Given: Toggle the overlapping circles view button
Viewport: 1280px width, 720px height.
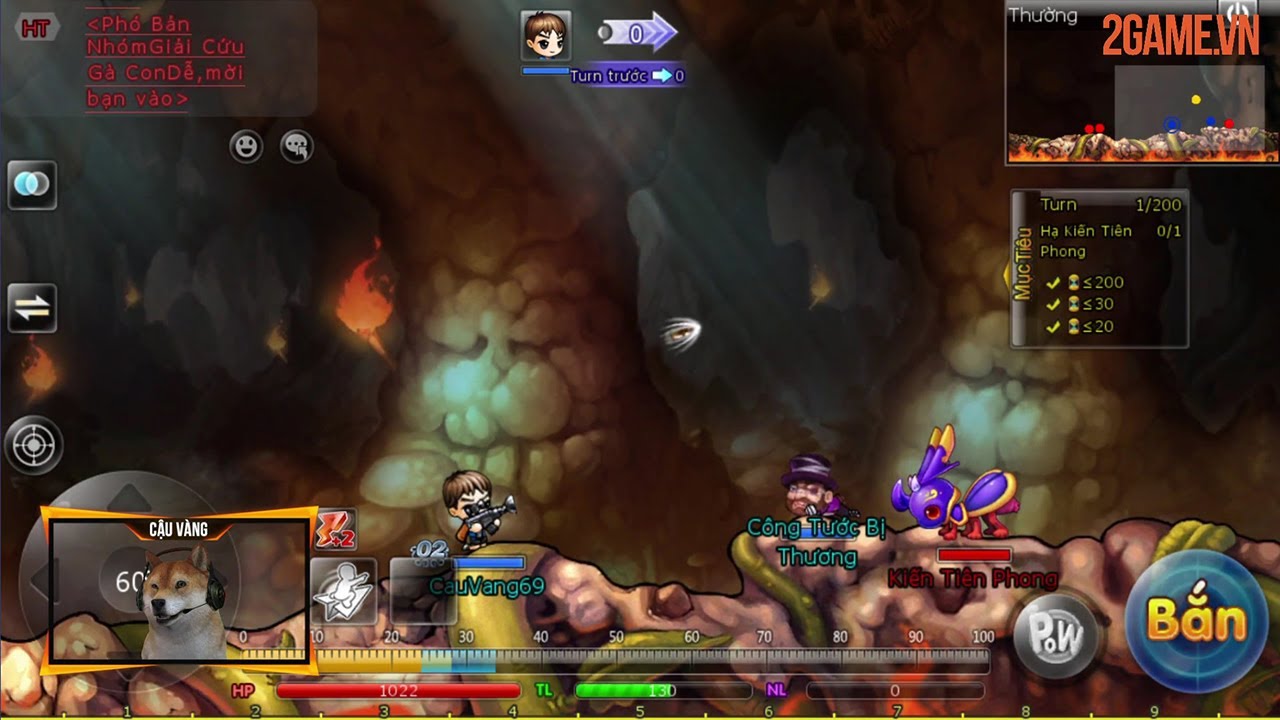Looking at the screenshot, I should click(32, 186).
